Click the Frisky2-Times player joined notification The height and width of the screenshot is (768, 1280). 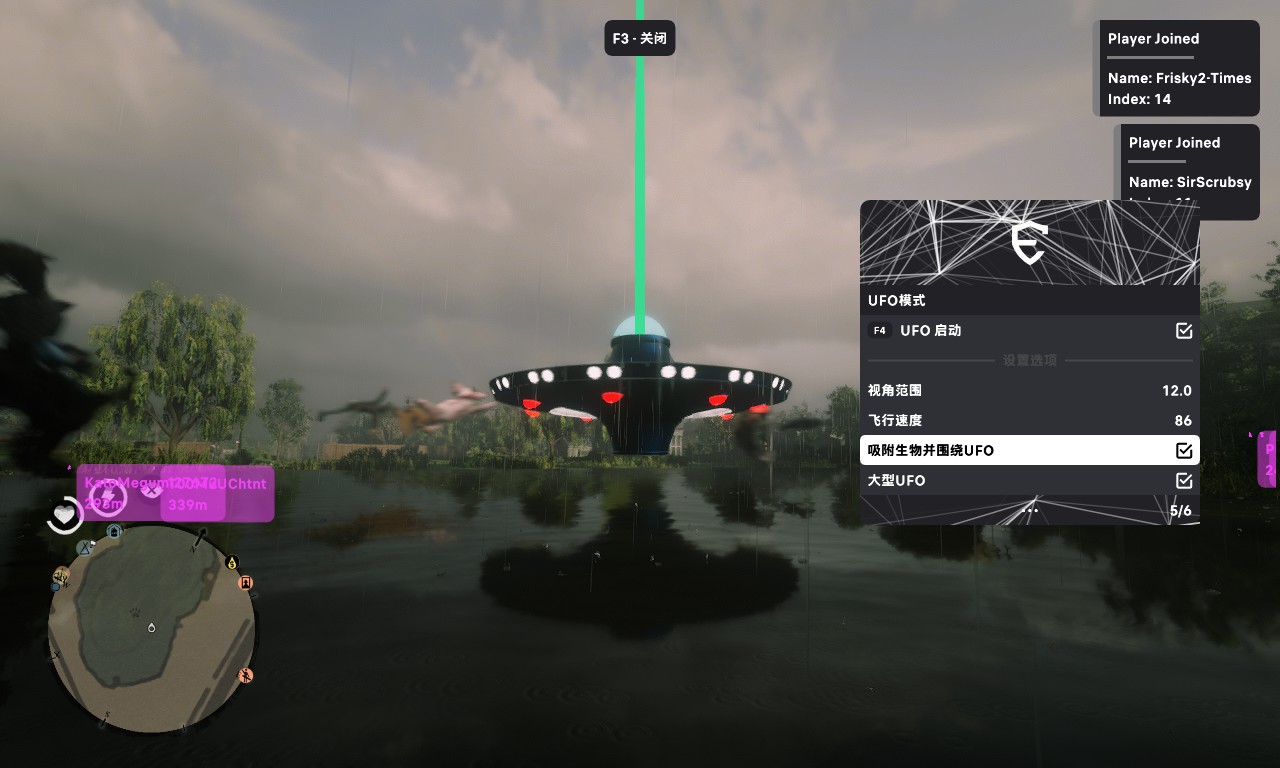pos(1178,68)
